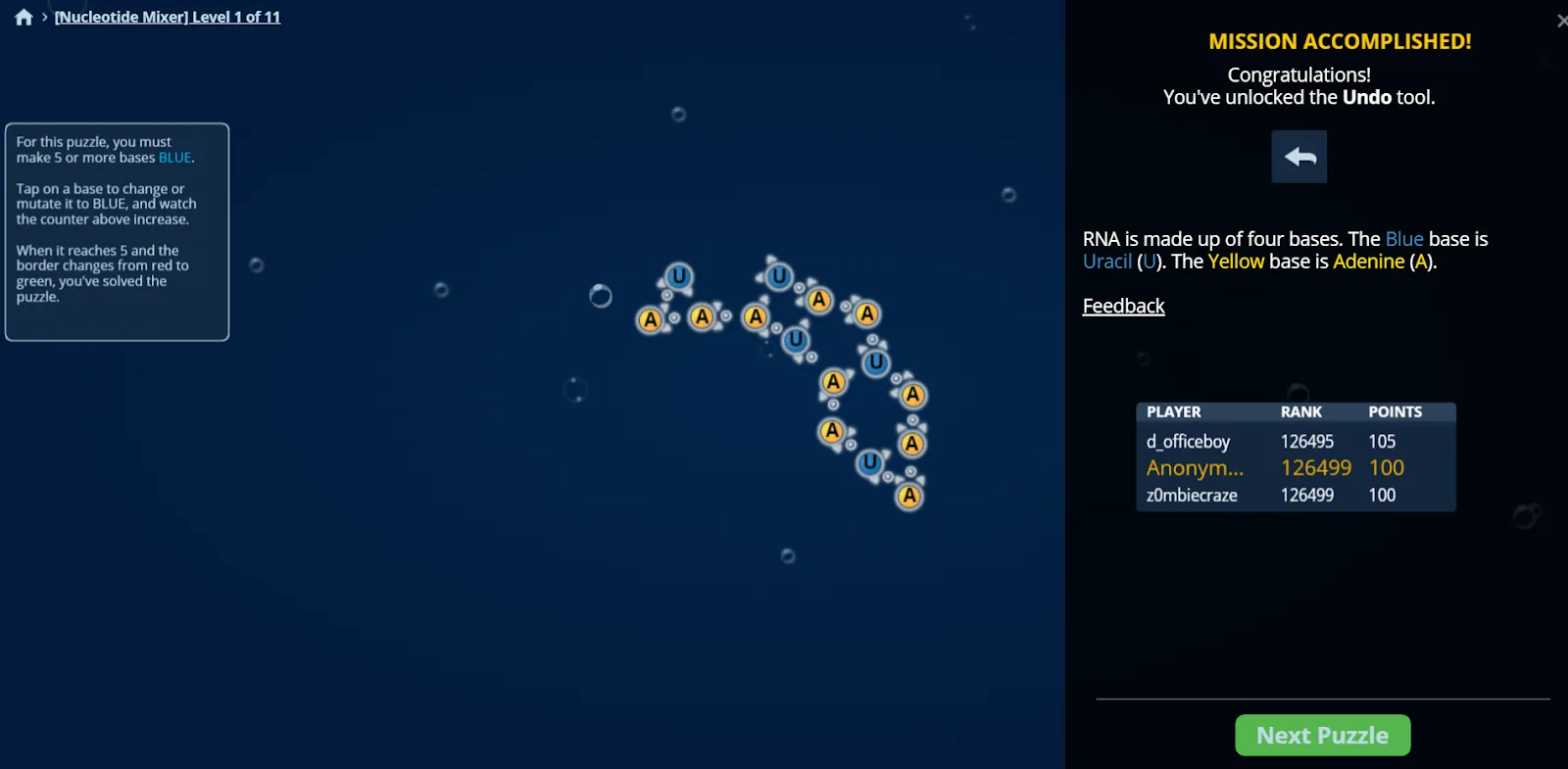The height and width of the screenshot is (769, 1568).
Task: Select the Undo tool arrow icon
Action: [x=1299, y=157]
